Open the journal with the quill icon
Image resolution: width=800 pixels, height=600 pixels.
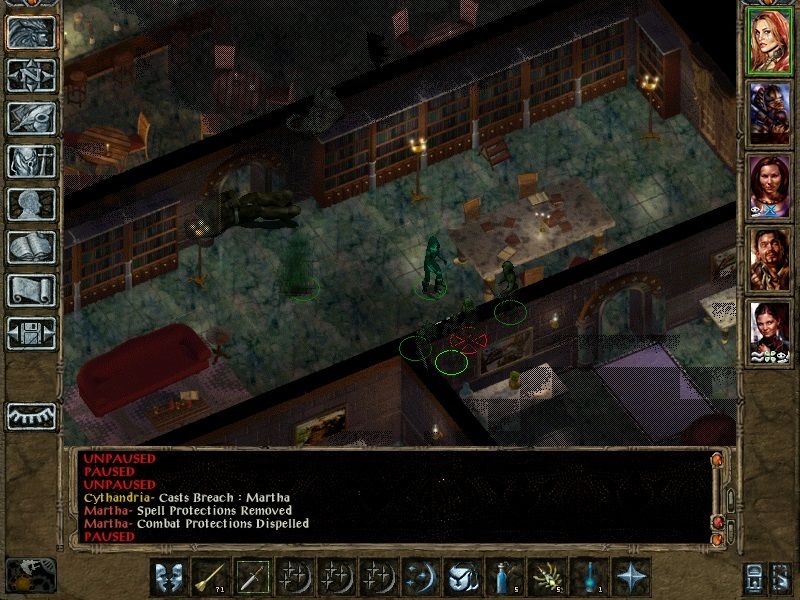click(x=31, y=118)
